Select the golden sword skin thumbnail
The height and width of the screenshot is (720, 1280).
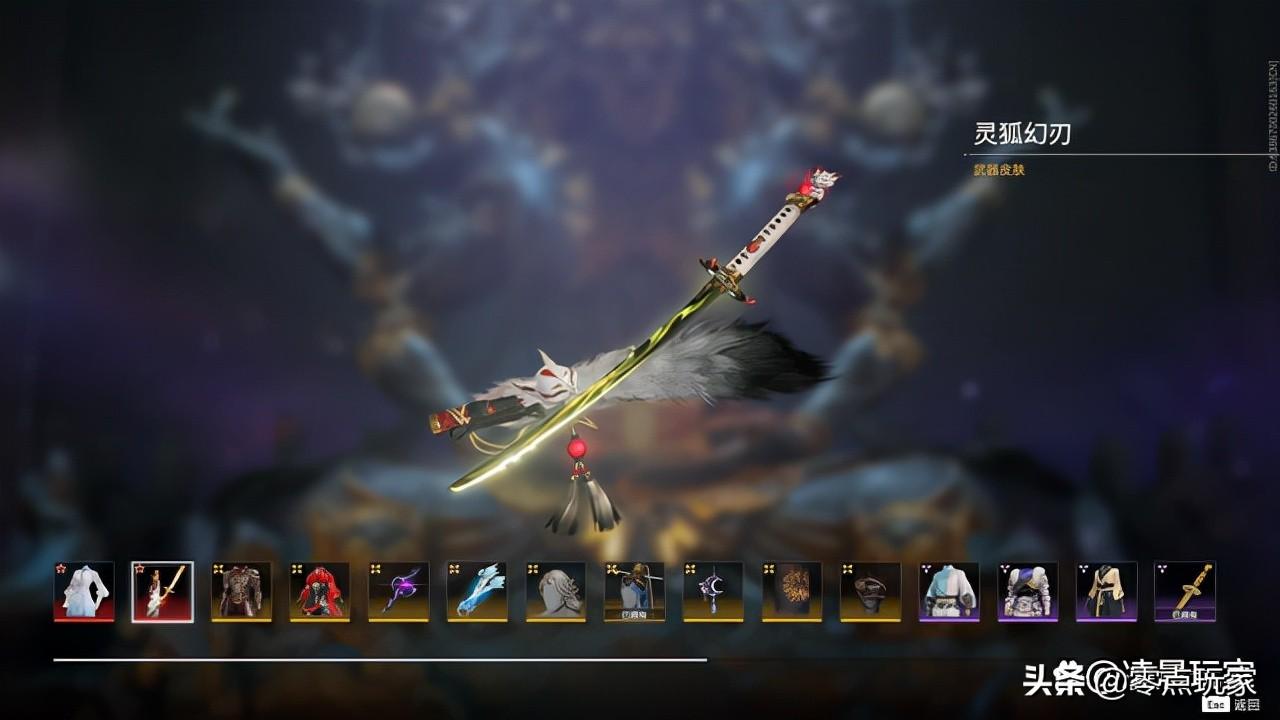click(1185, 591)
